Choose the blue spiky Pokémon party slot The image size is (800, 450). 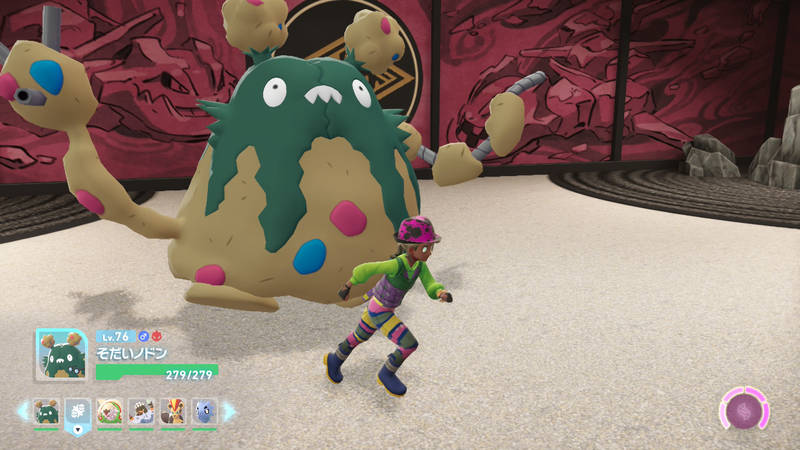(204, 411)
